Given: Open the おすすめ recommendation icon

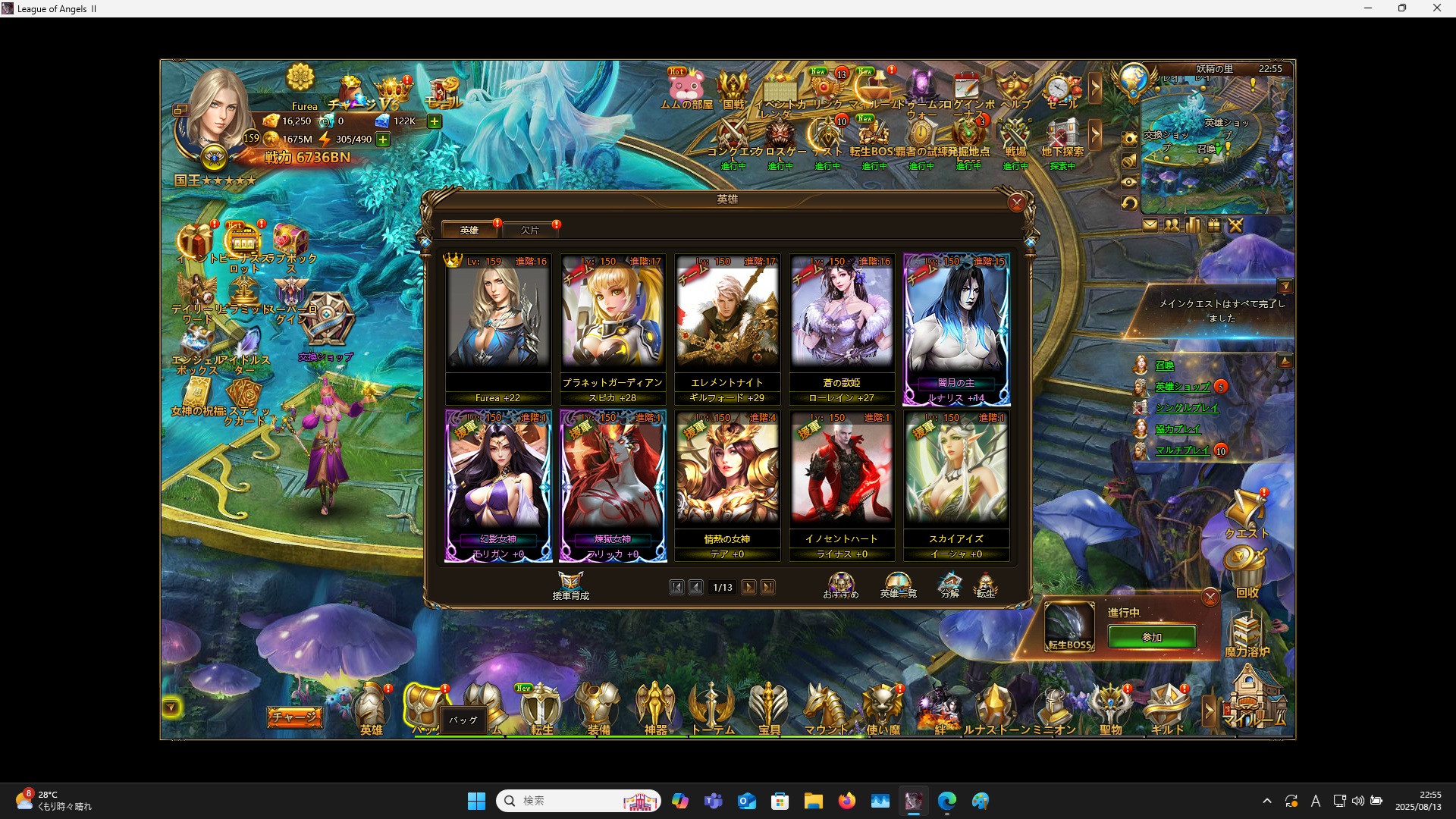Looking at the screenshot, I should click(840, 584).
